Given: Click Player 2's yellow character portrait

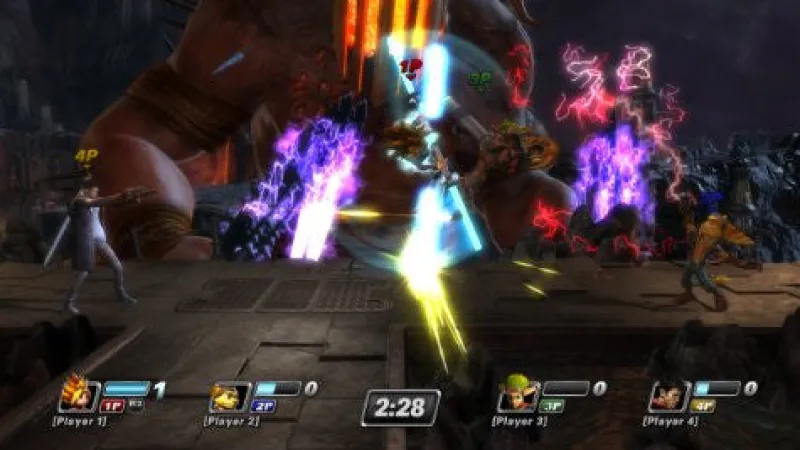Looking at the screenshot, I should [229, 396].
